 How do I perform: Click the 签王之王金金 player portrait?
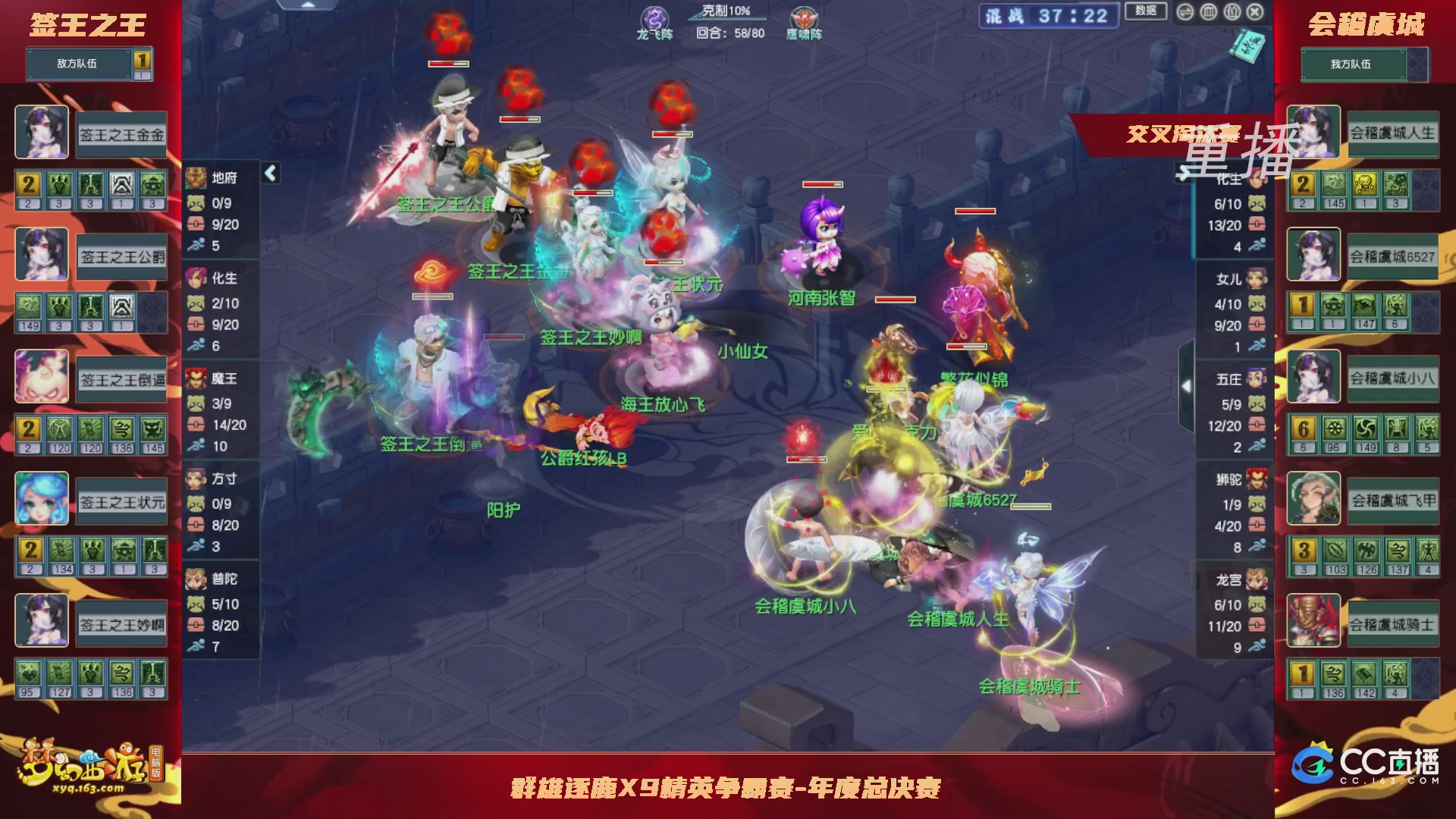41,133
